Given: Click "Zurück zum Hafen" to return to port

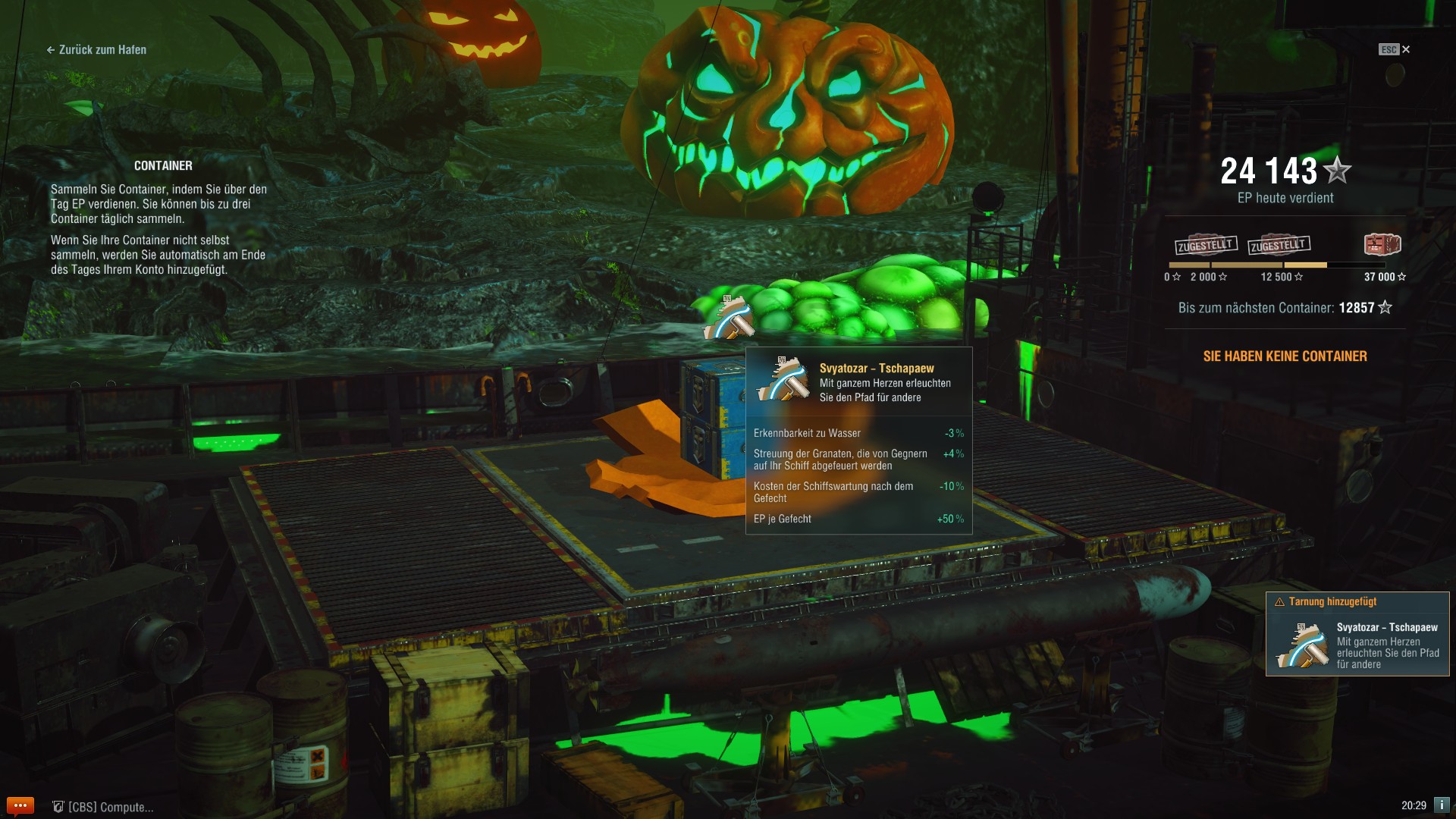Looking at the screenshot, I should pyautogui.click(x=97, y=50).
